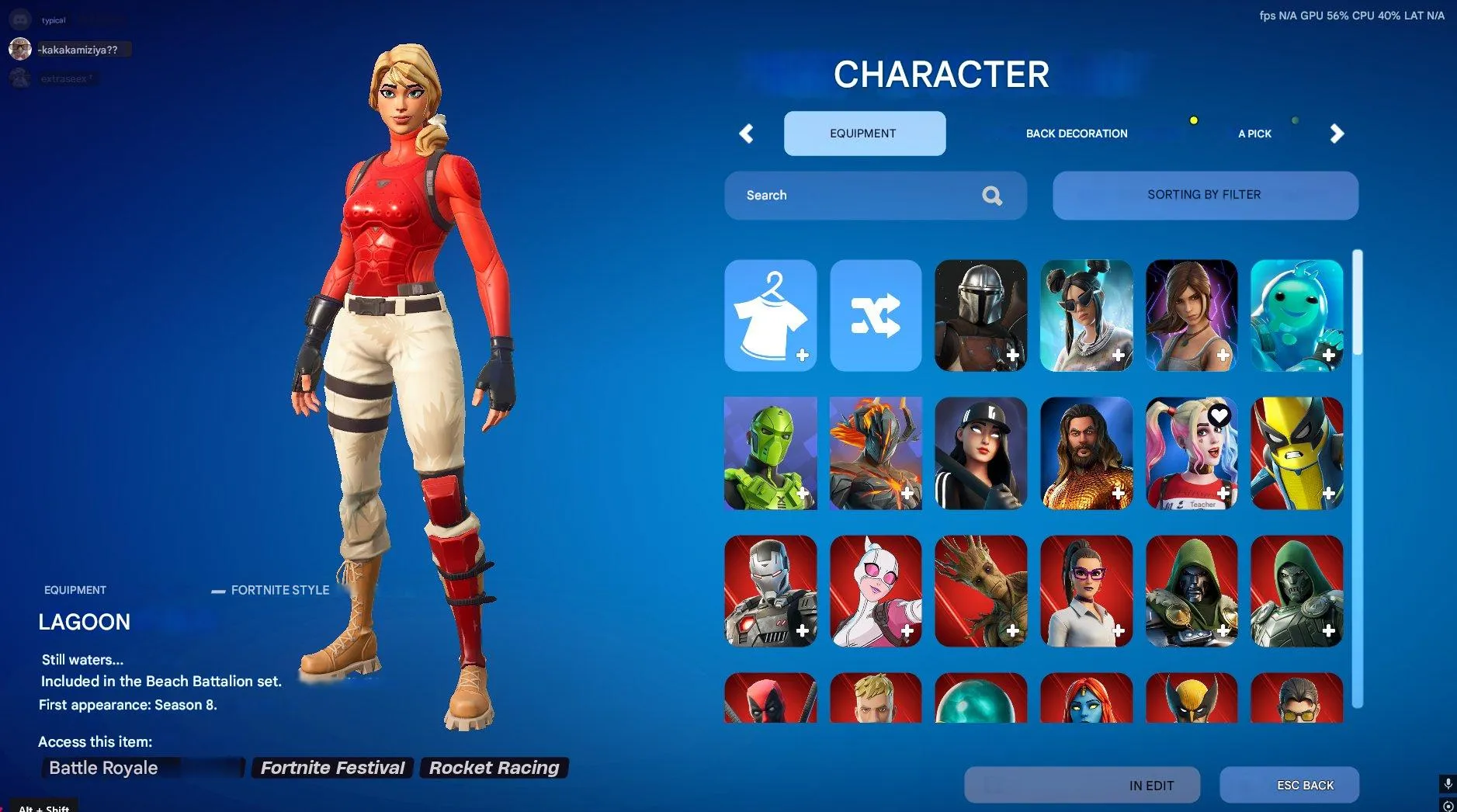This screenshot has height=812, width=1457.
Task: Open the Sorting by Filter dropdown
Action: click(x=1204, y=195)
